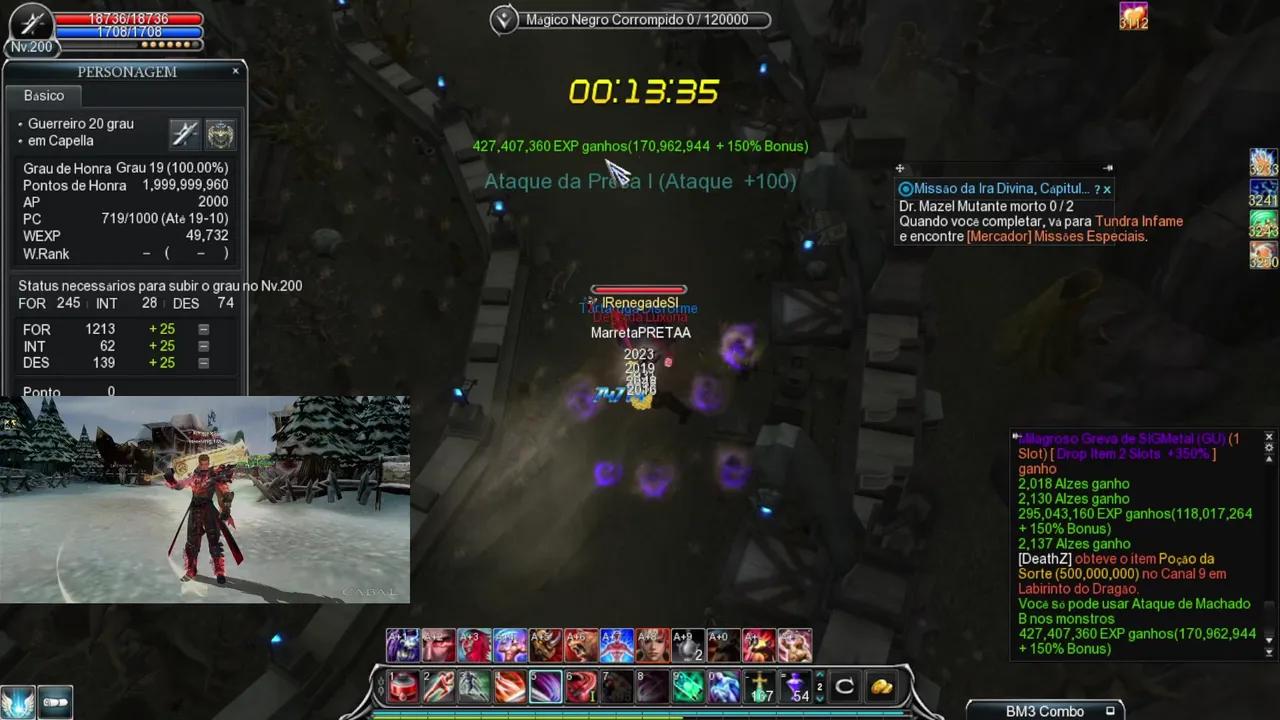
Task: Select the green healing skill in hotbar slot 9
Action: click(x=688, y=686)
